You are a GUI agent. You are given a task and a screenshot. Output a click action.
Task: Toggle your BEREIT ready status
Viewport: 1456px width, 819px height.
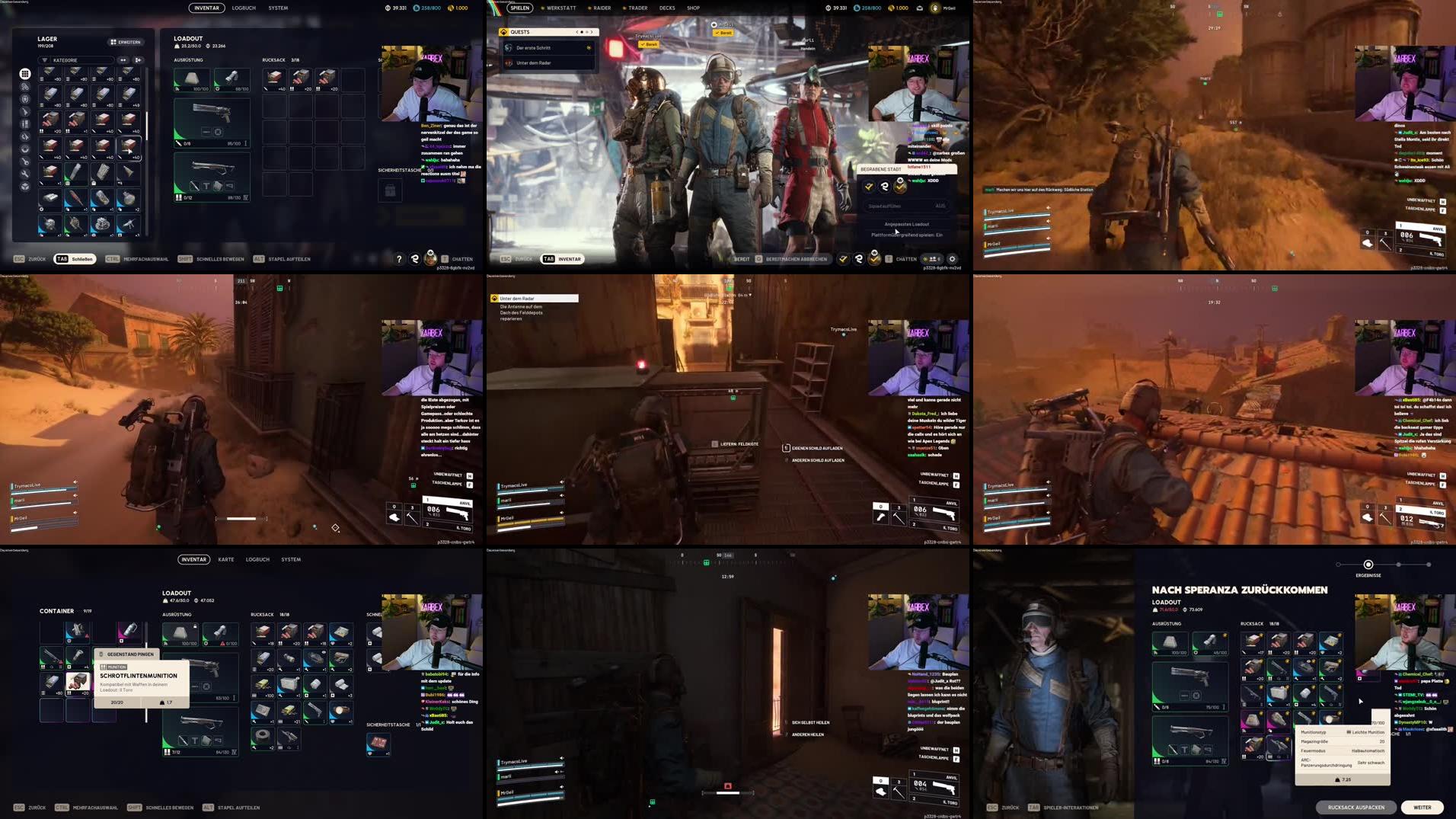pos(740,259)
